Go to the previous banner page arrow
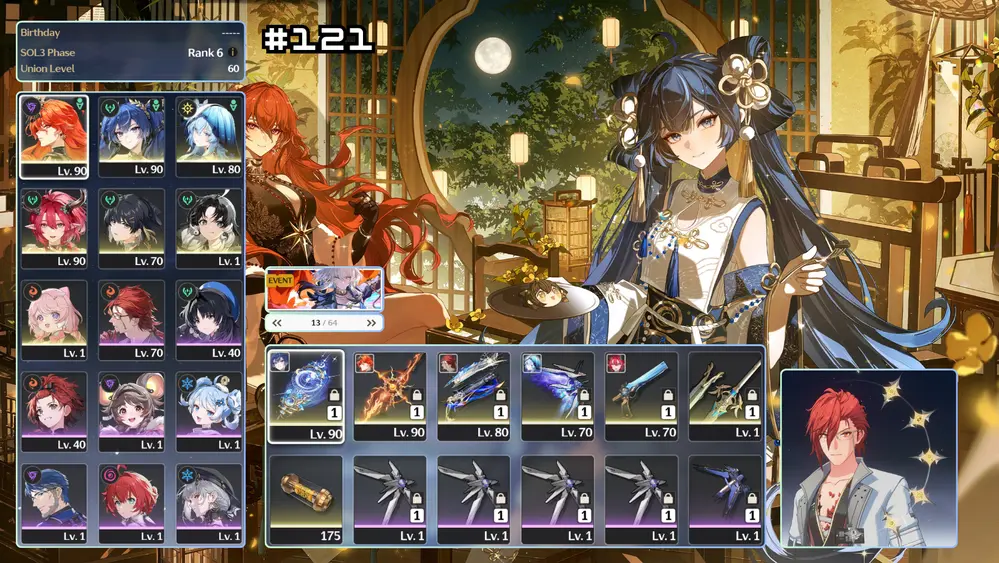 (277, 323)
